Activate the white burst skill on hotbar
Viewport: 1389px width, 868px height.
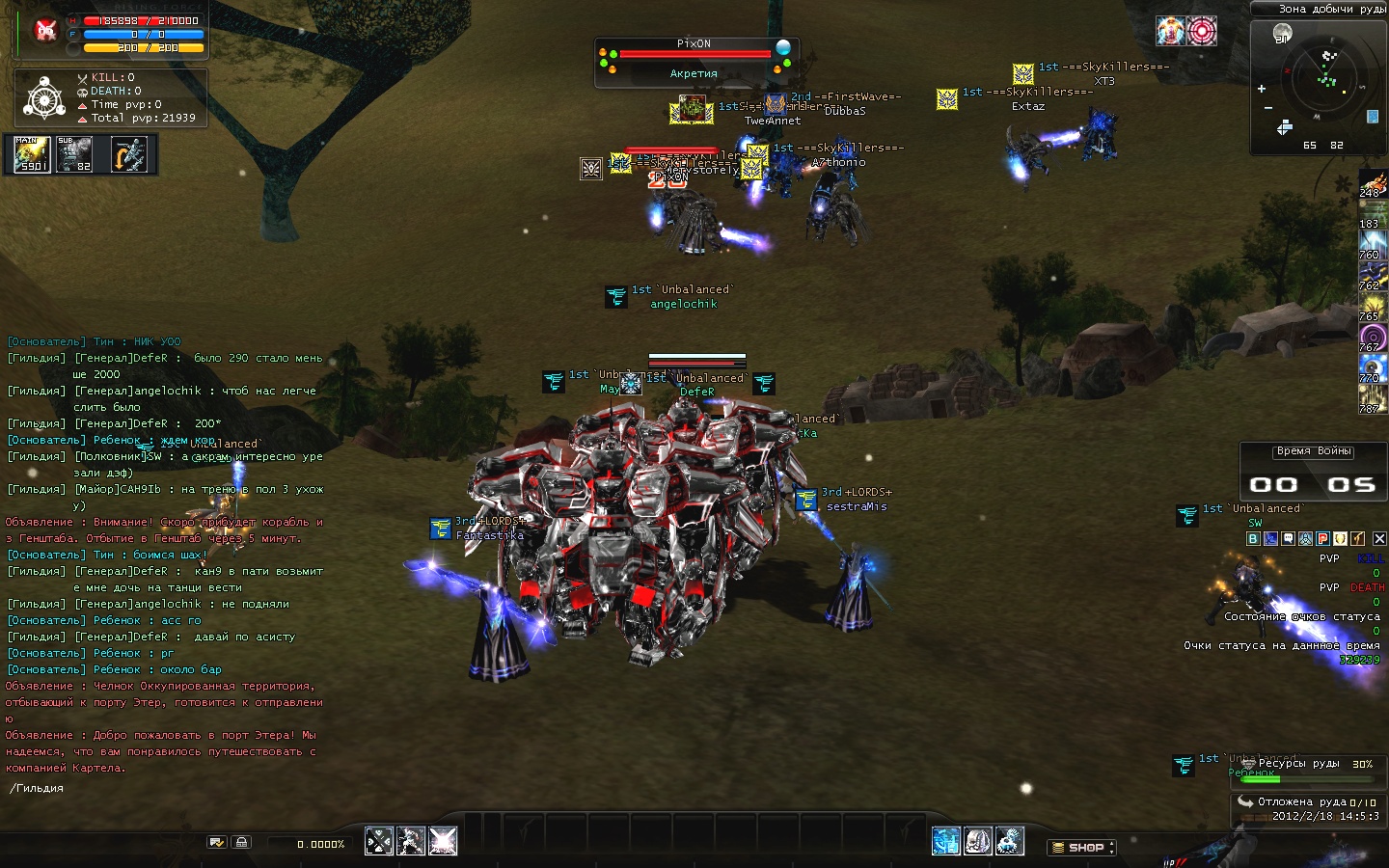tap(443, 841)
